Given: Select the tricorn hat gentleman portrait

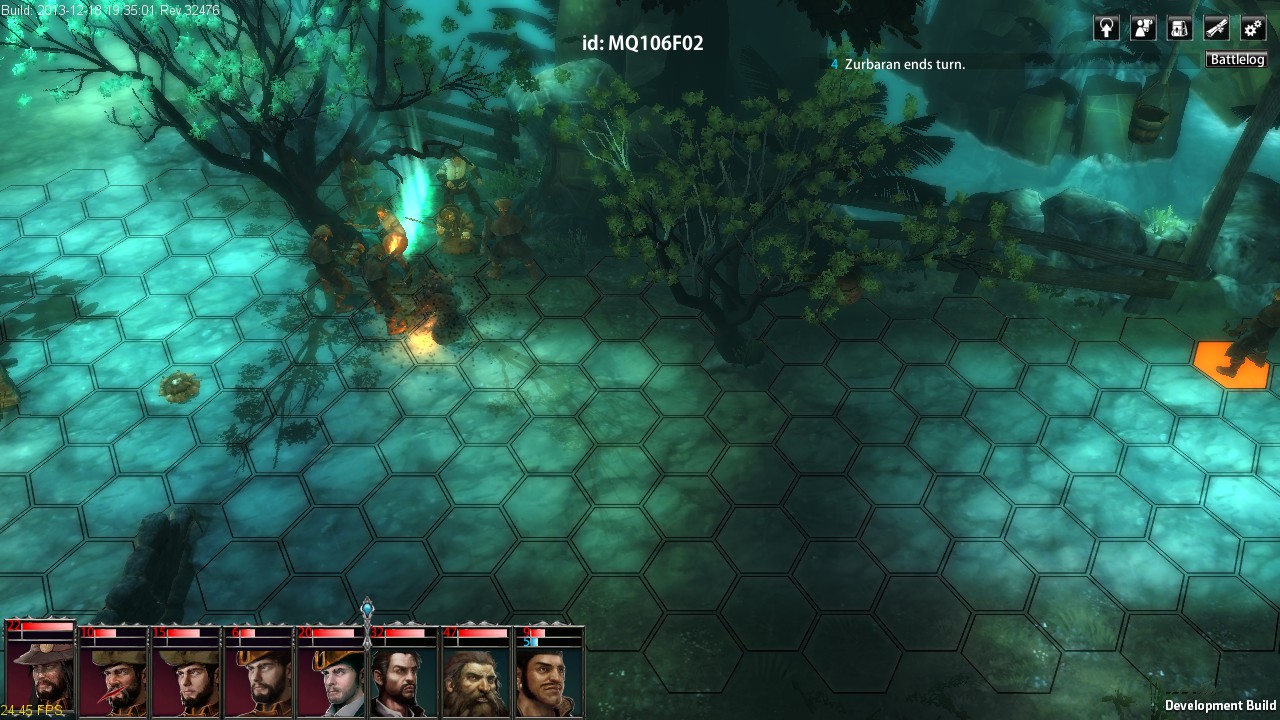Looking at the screenshot, I should [331, 678].
